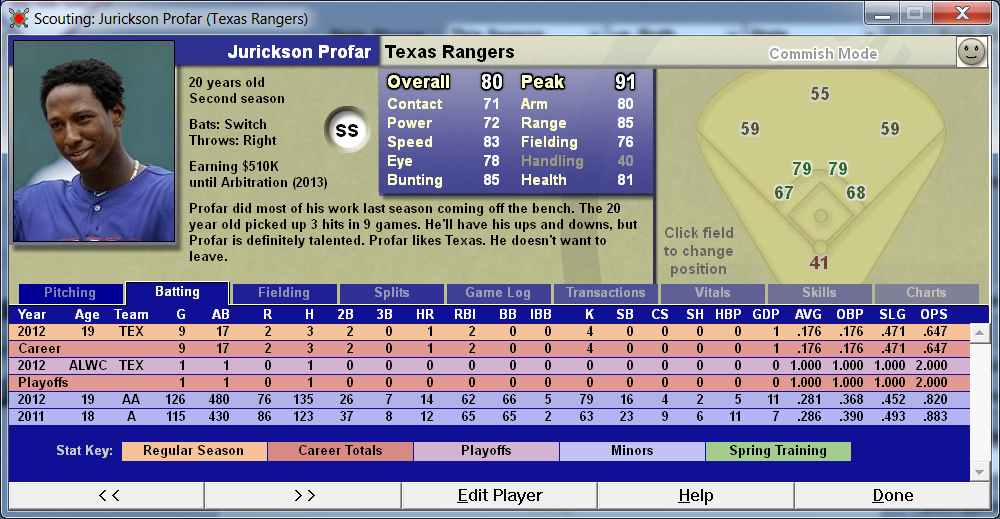Switch to the Fielding tab
Viewport: 1000px width, 519px height.
[284, 293]
